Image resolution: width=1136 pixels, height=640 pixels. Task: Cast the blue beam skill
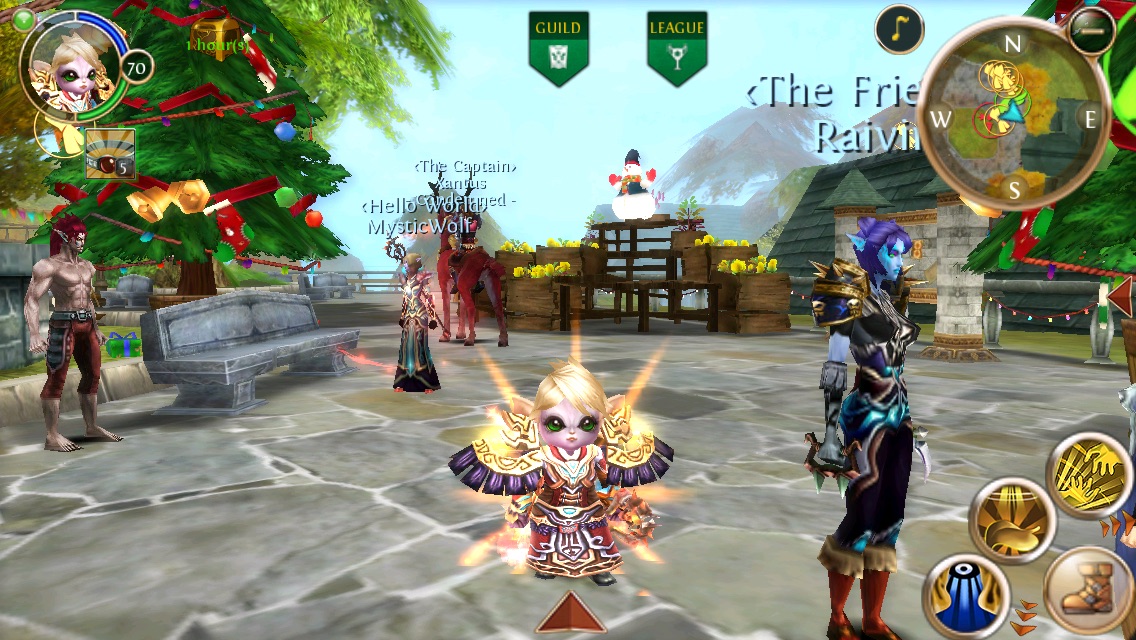point(966,596)
